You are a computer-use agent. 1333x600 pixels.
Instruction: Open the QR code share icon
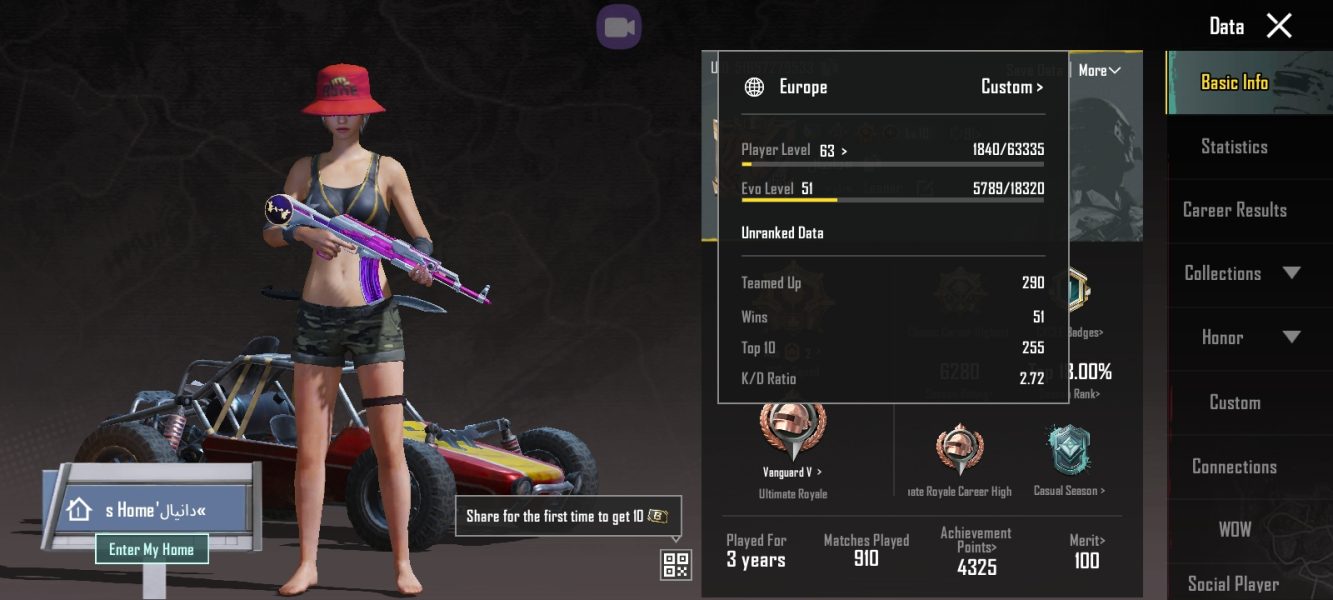pyautogui.click(x=676, y=565)
